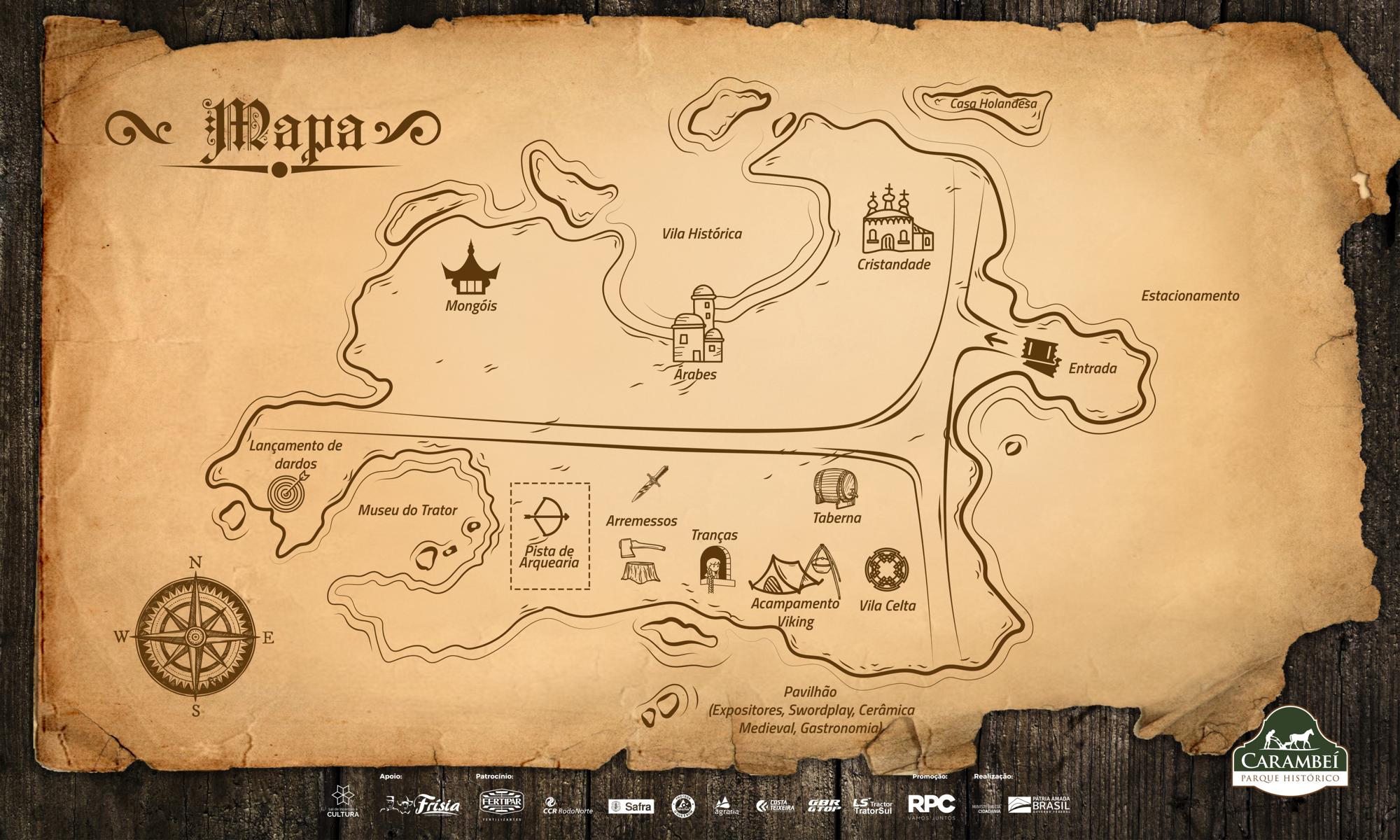Click the compass rose
The width and height of the screenshot is (1400, 840).
[196, 636]
